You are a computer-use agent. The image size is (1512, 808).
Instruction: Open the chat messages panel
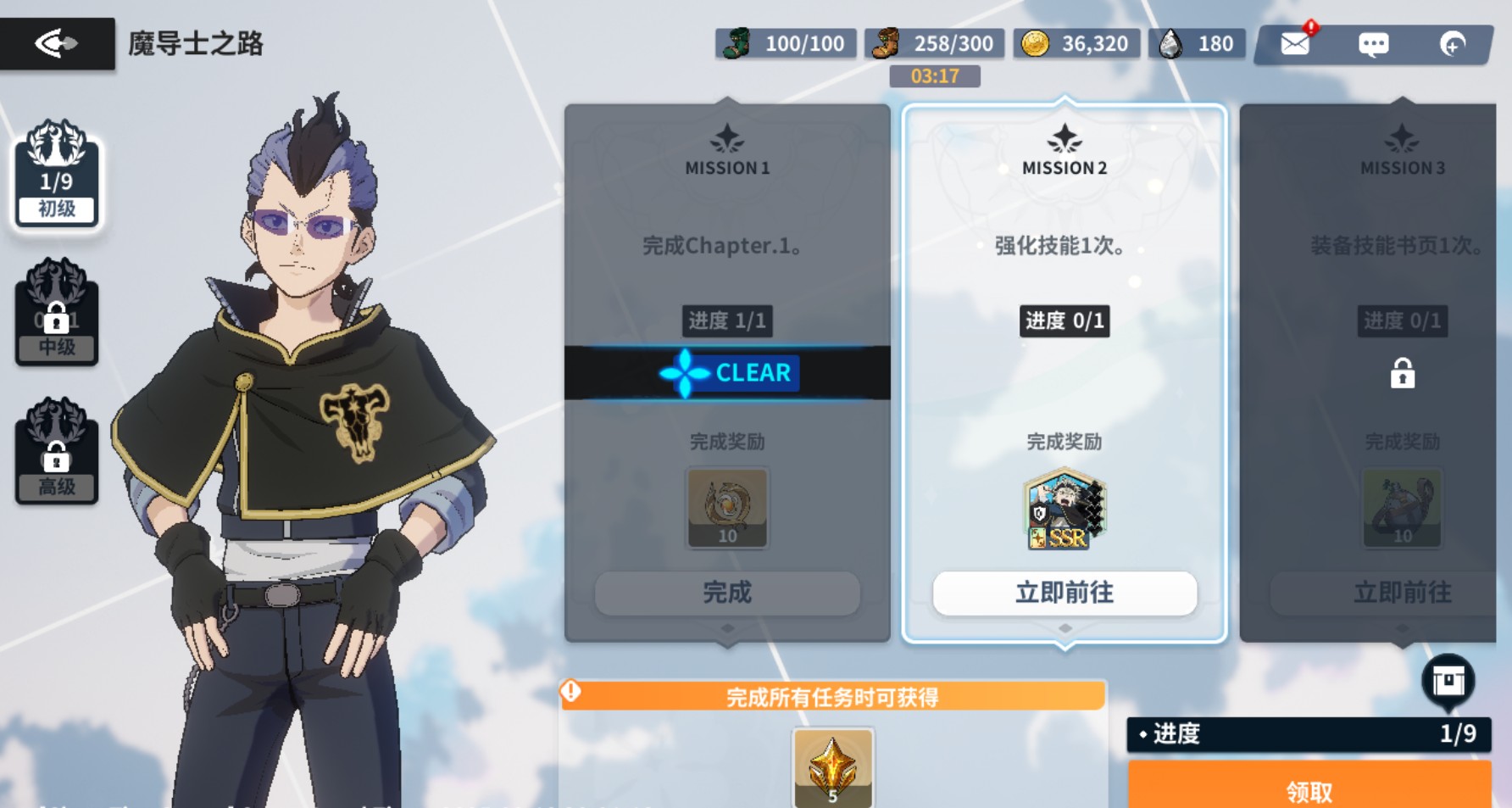pyautogui.click(x=1375, y=43)
